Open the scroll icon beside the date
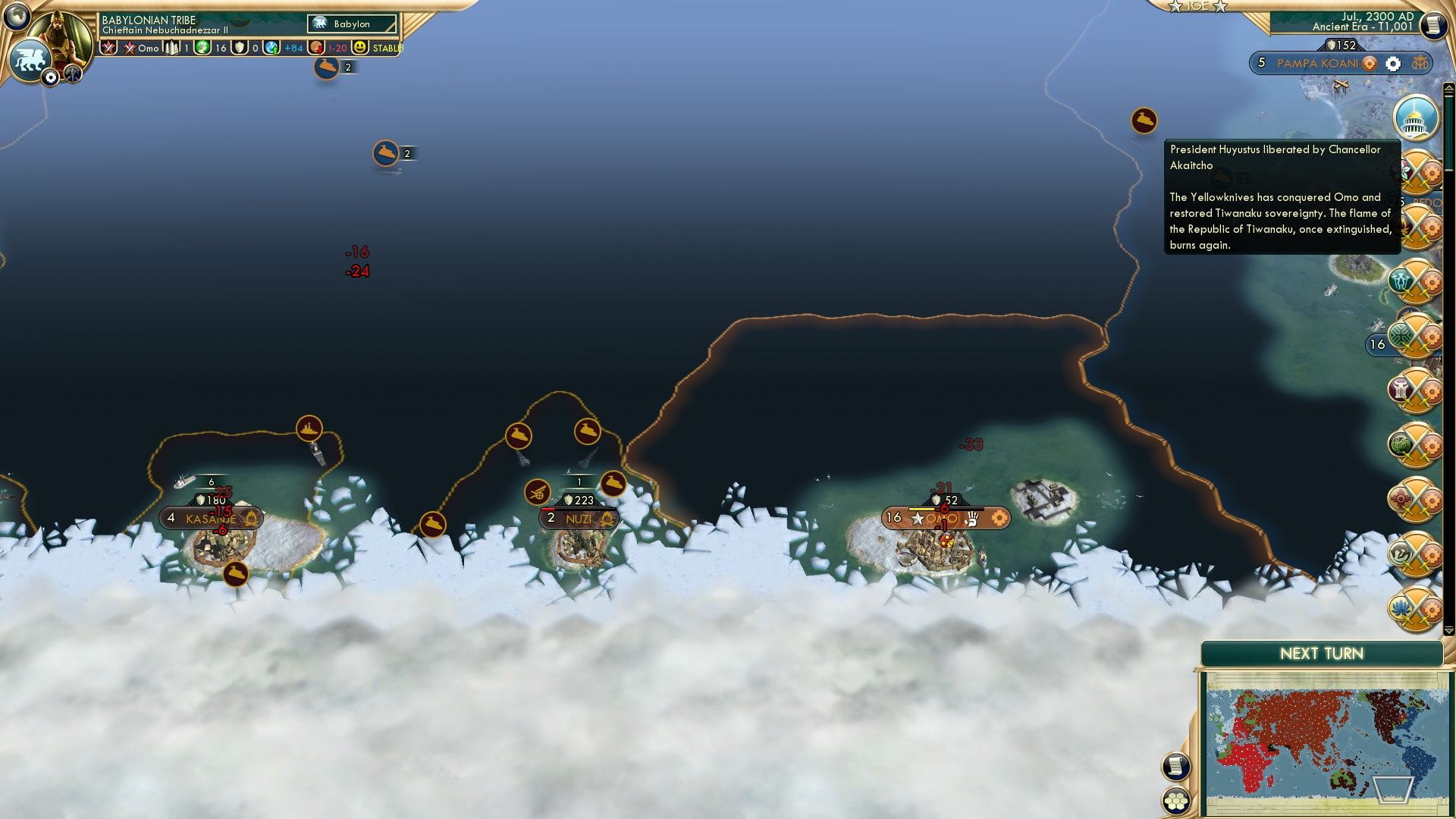Image resolution: width=1456 pixels, height=819 pixels. (1432, 25)
